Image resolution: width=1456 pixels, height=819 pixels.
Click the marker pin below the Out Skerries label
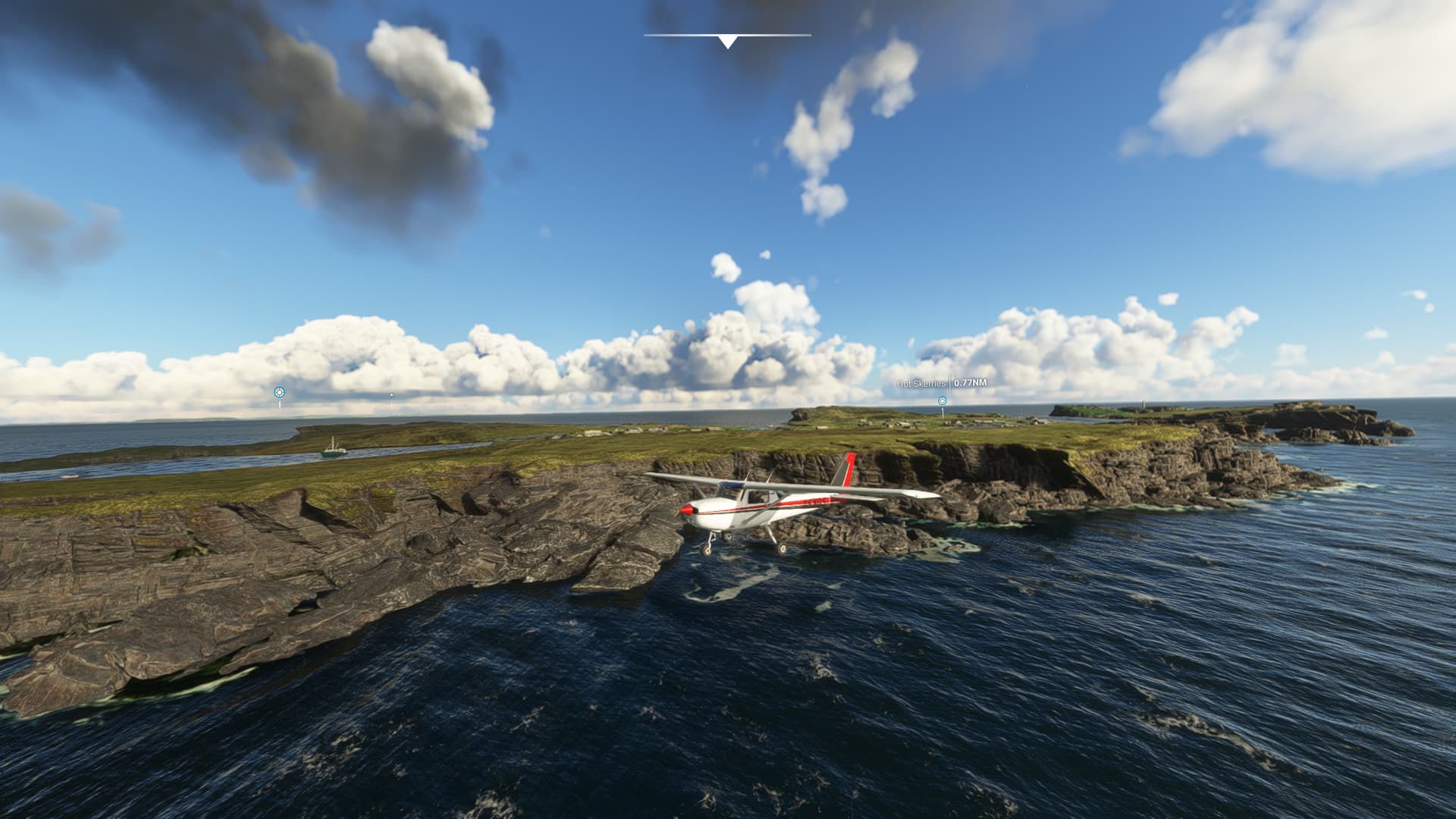[943, 413]
